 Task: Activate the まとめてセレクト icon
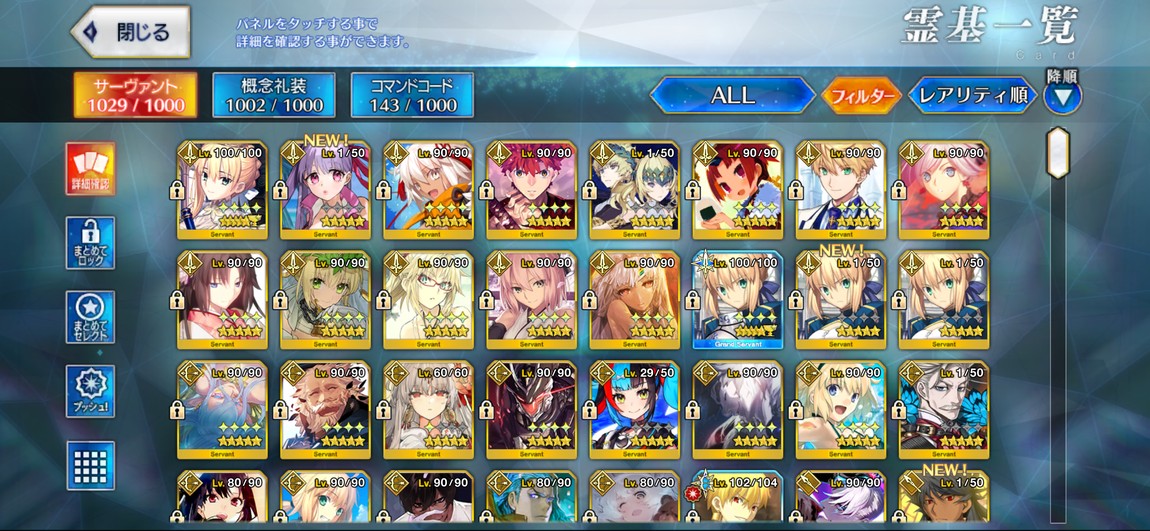tap(91, 318)
